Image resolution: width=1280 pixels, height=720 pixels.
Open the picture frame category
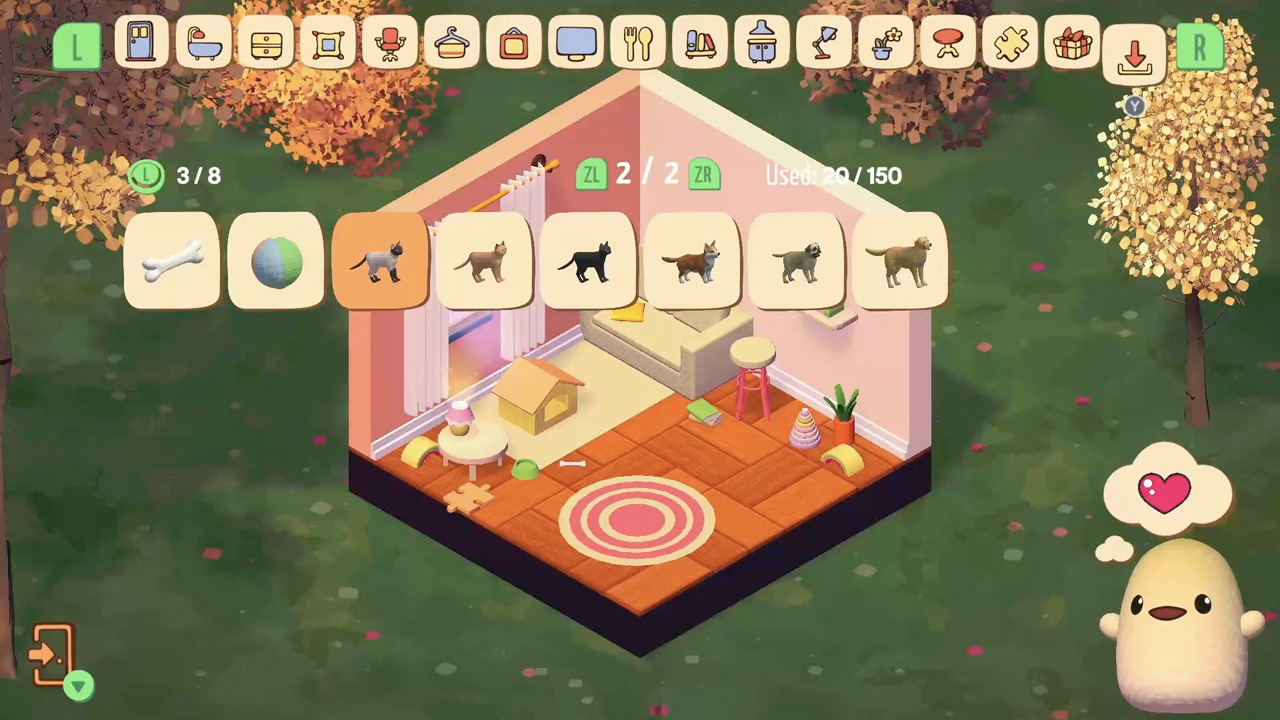click(x=514, y=43)
